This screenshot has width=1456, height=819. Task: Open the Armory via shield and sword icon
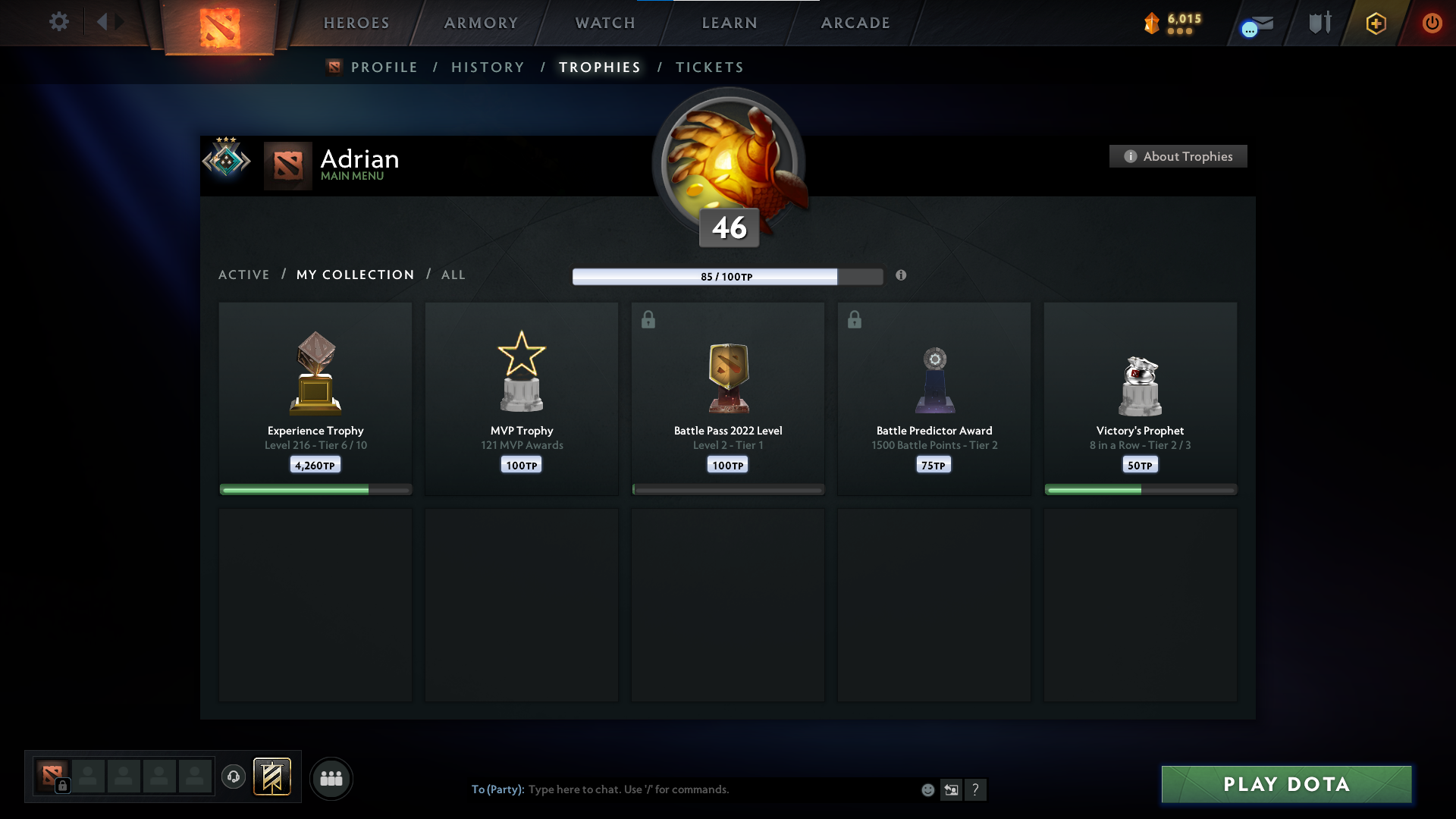coord(1319,23)
